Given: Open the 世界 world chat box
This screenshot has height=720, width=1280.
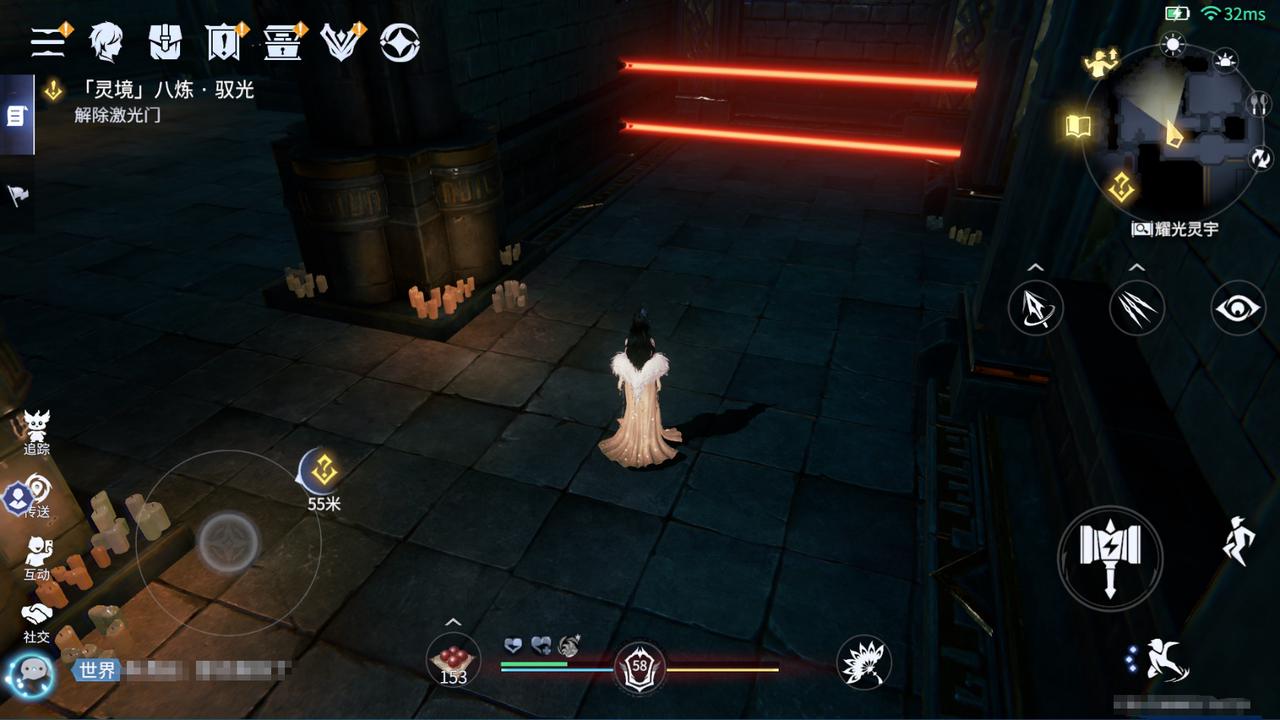Looking at the screenshot, I should (180, 670).
